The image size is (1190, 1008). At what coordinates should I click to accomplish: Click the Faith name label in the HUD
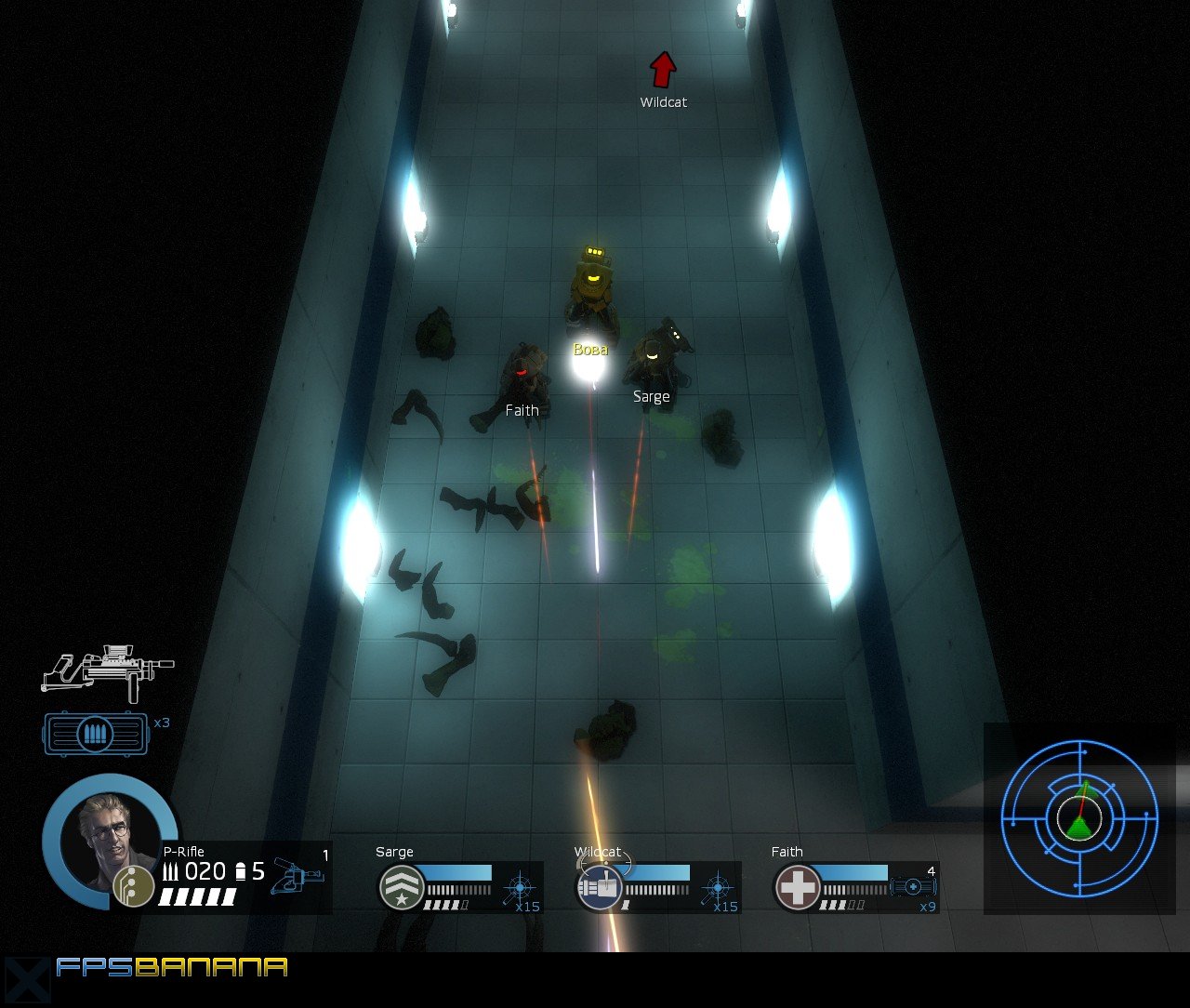[787, 851]
